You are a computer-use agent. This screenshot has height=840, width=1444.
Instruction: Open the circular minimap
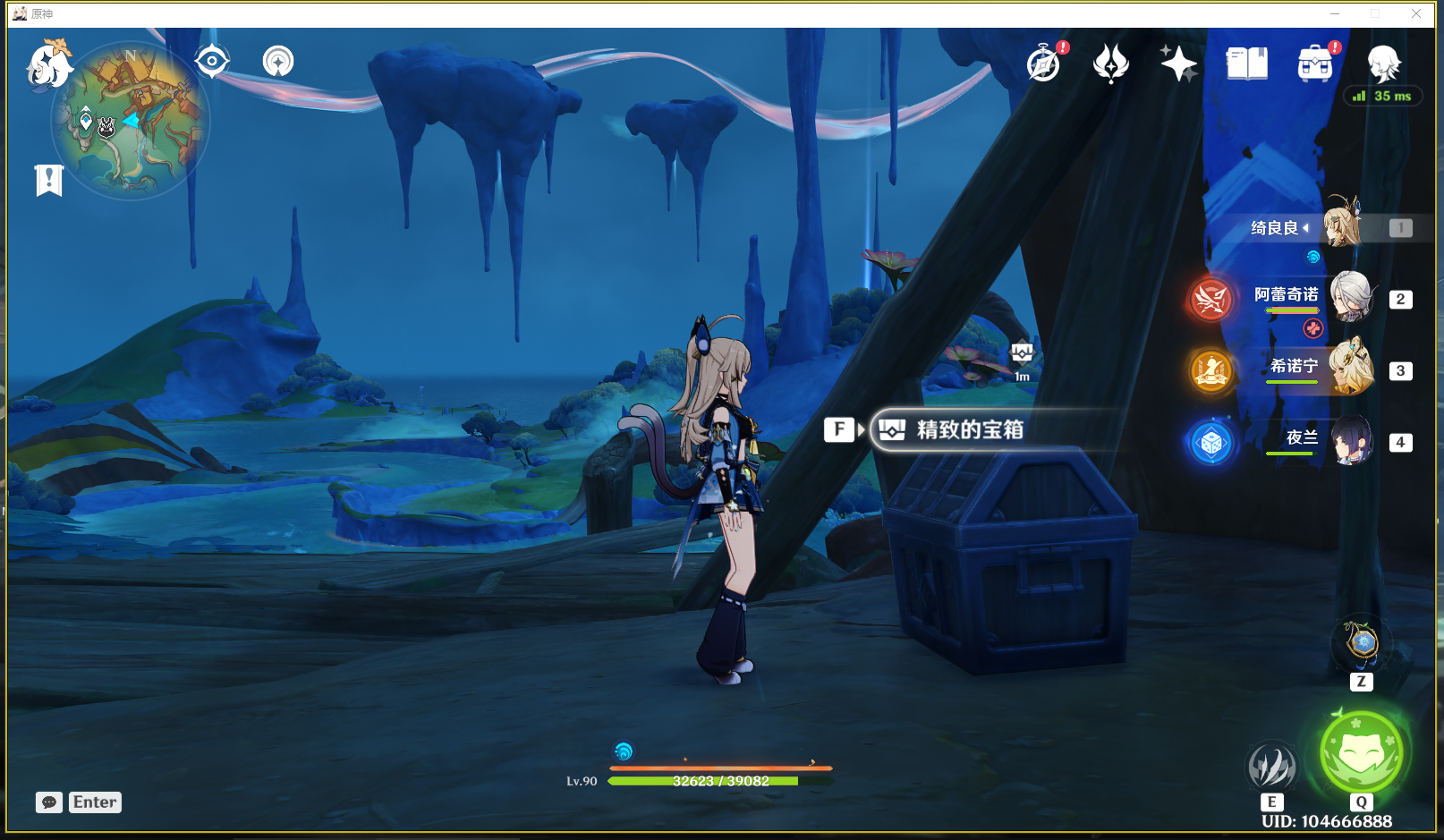point(131,122)
